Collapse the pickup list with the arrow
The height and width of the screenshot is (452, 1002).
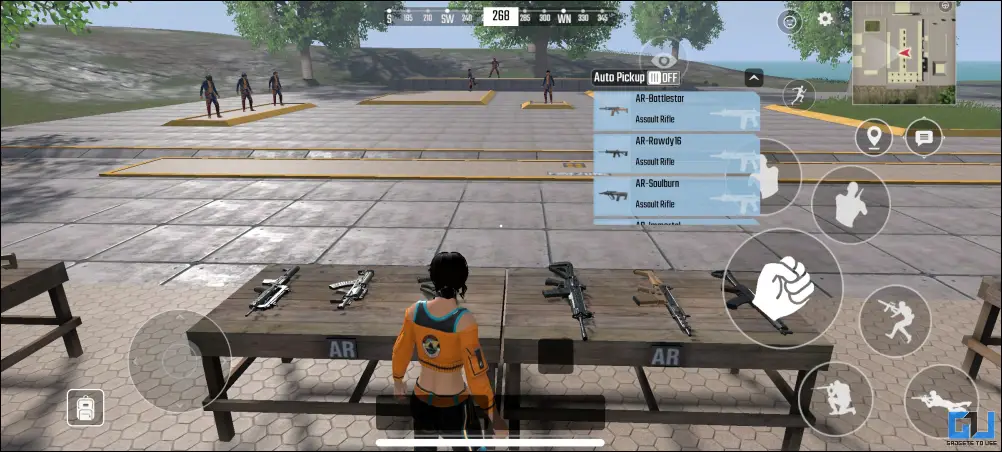(754, 77)
